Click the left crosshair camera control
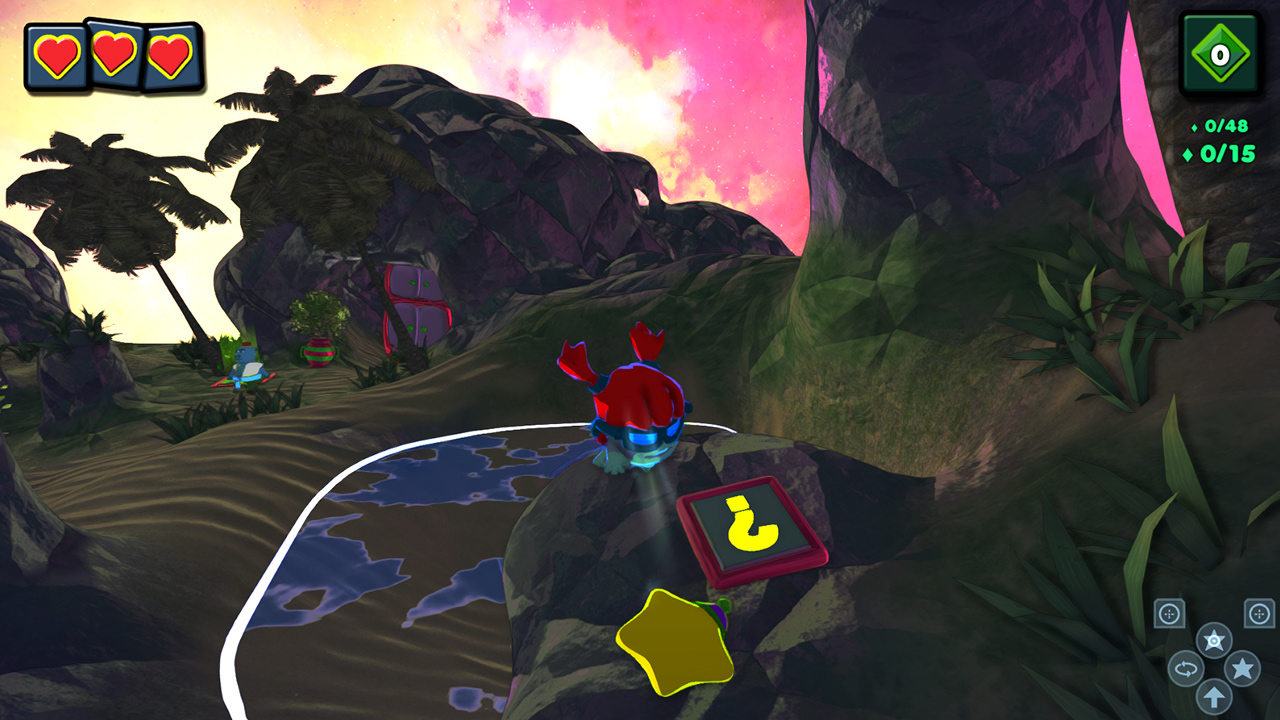This screenshot has width=1280, height=720. point(1168,614)
